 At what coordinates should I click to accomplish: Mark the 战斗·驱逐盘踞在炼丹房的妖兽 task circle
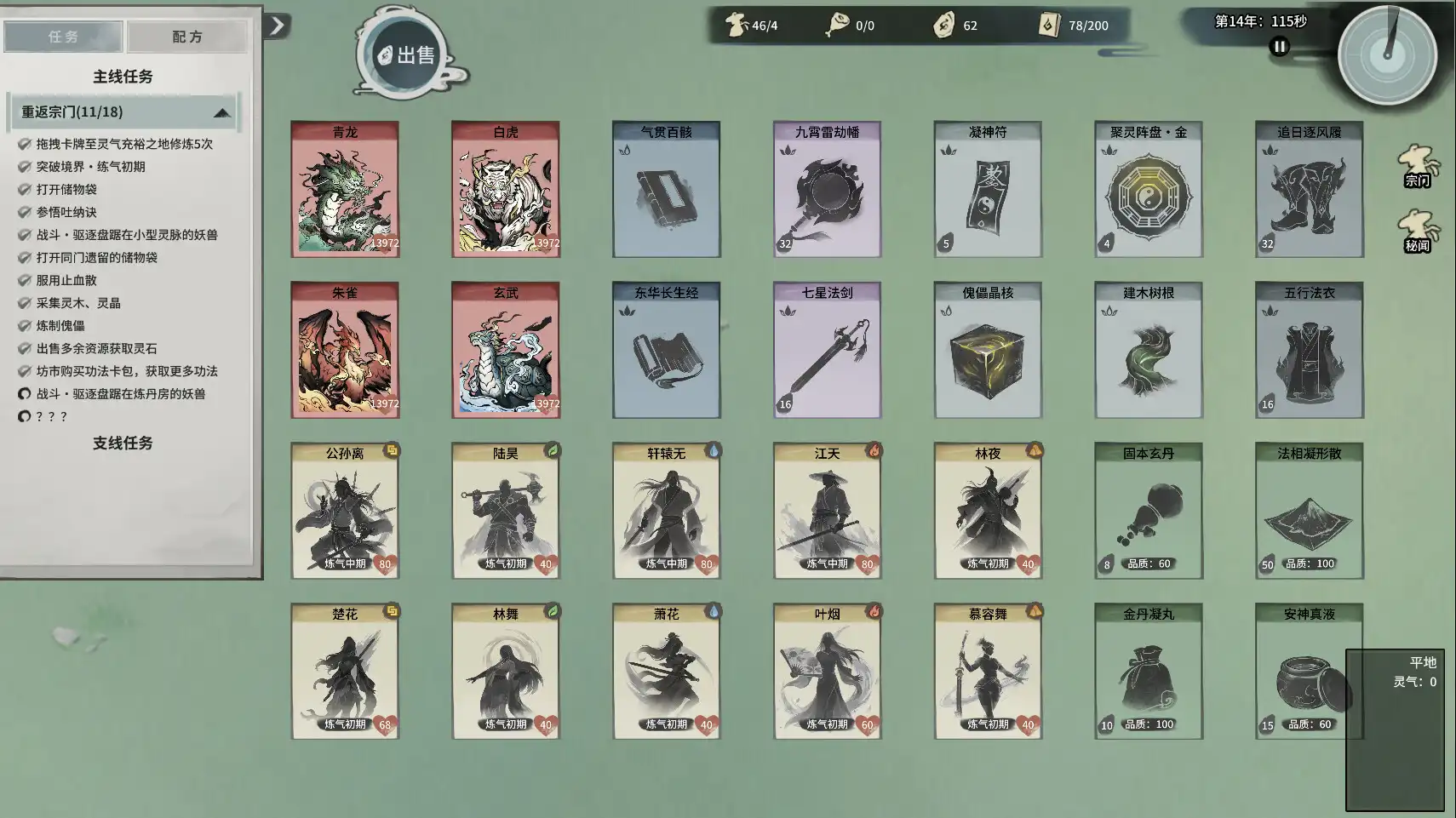(24, 394)
